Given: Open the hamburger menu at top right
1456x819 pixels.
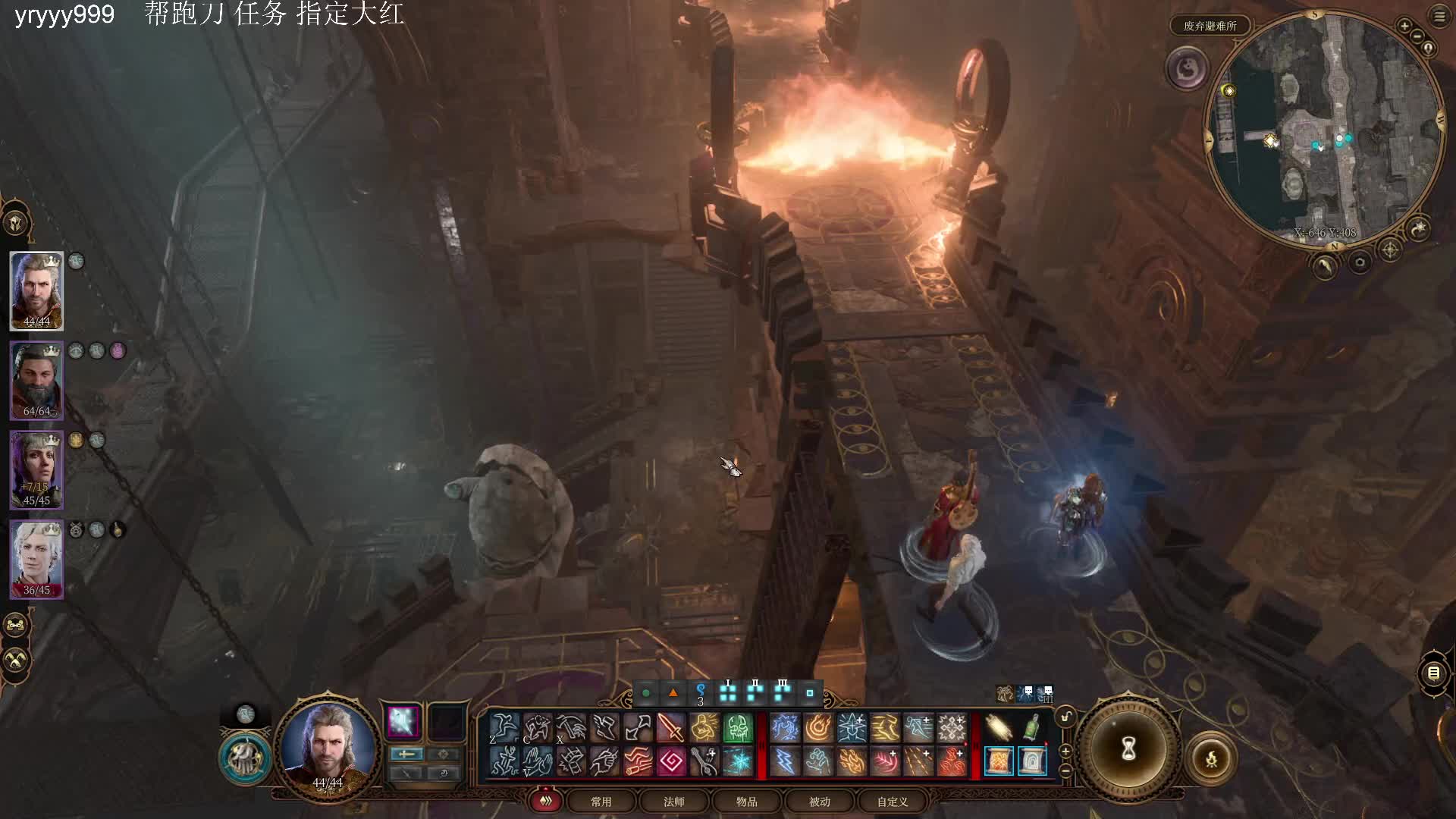Looking at the screenshot, I should click(x=1439, y=17).
